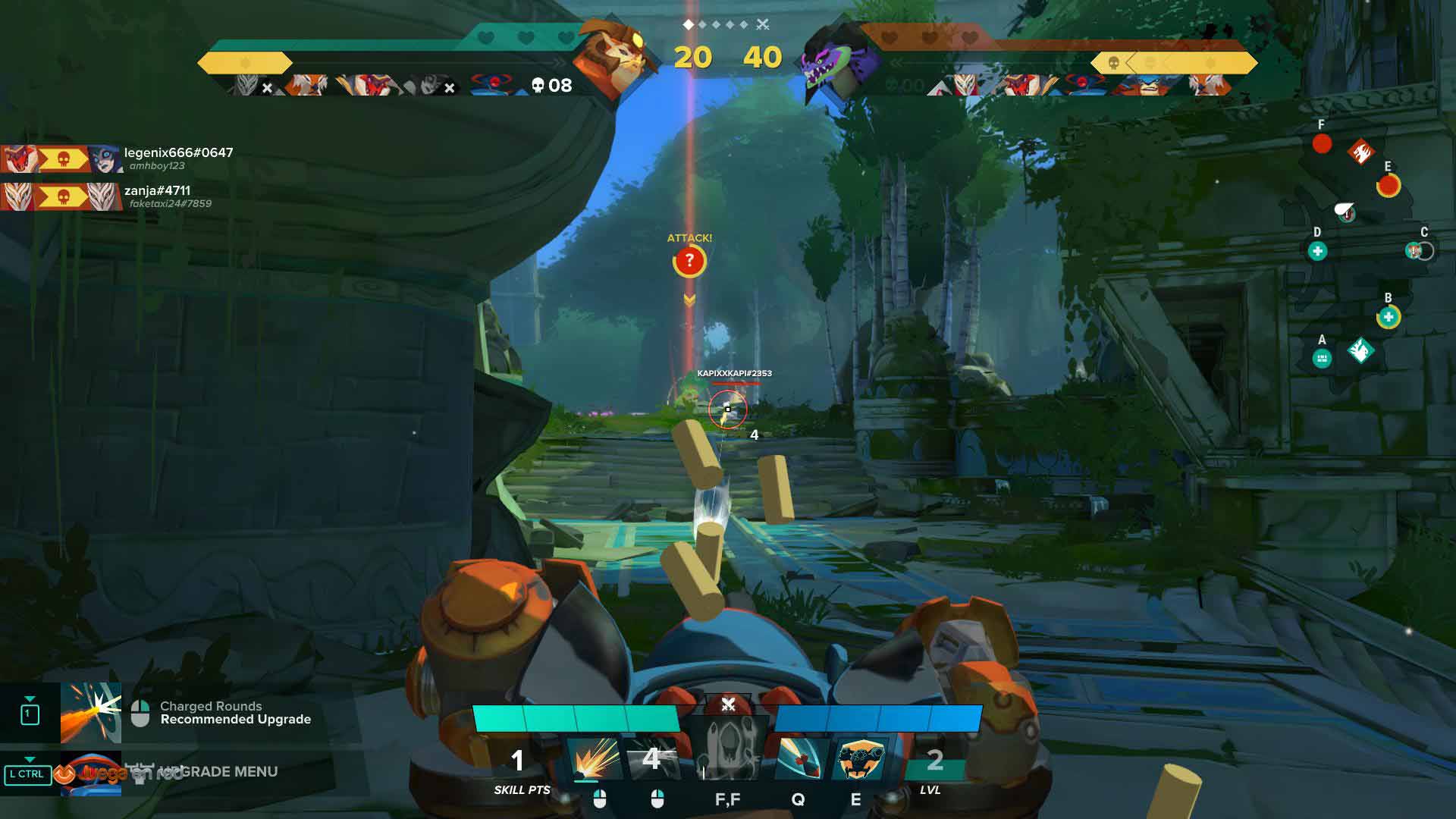Click the teal allied guardian minimap marker
The height and width of the screenshot is (819, 1456).
point(1360,350)
